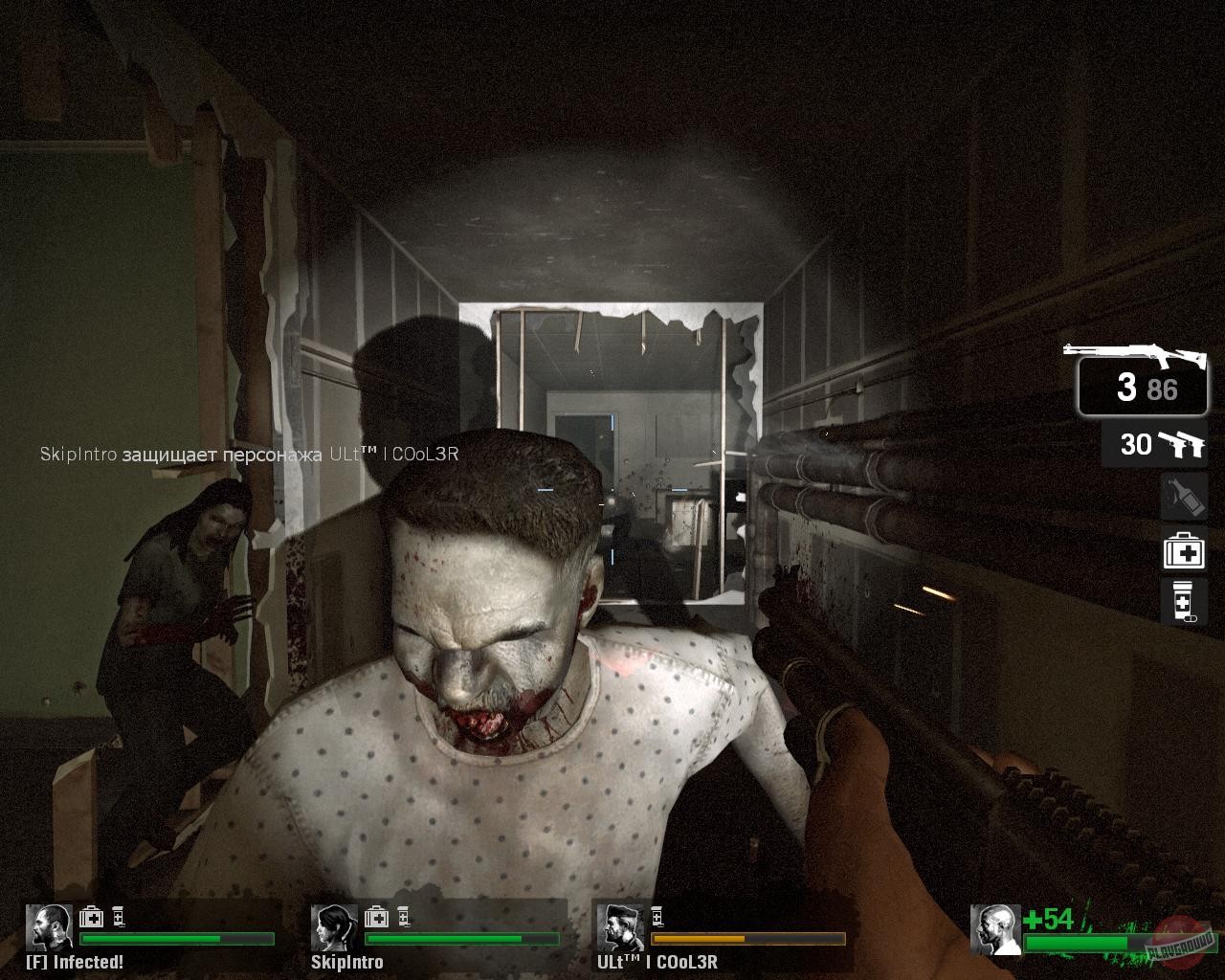The image size is (1225, 980).
Task: Click SkipIntro's character portrait
Action: point(332,926)
